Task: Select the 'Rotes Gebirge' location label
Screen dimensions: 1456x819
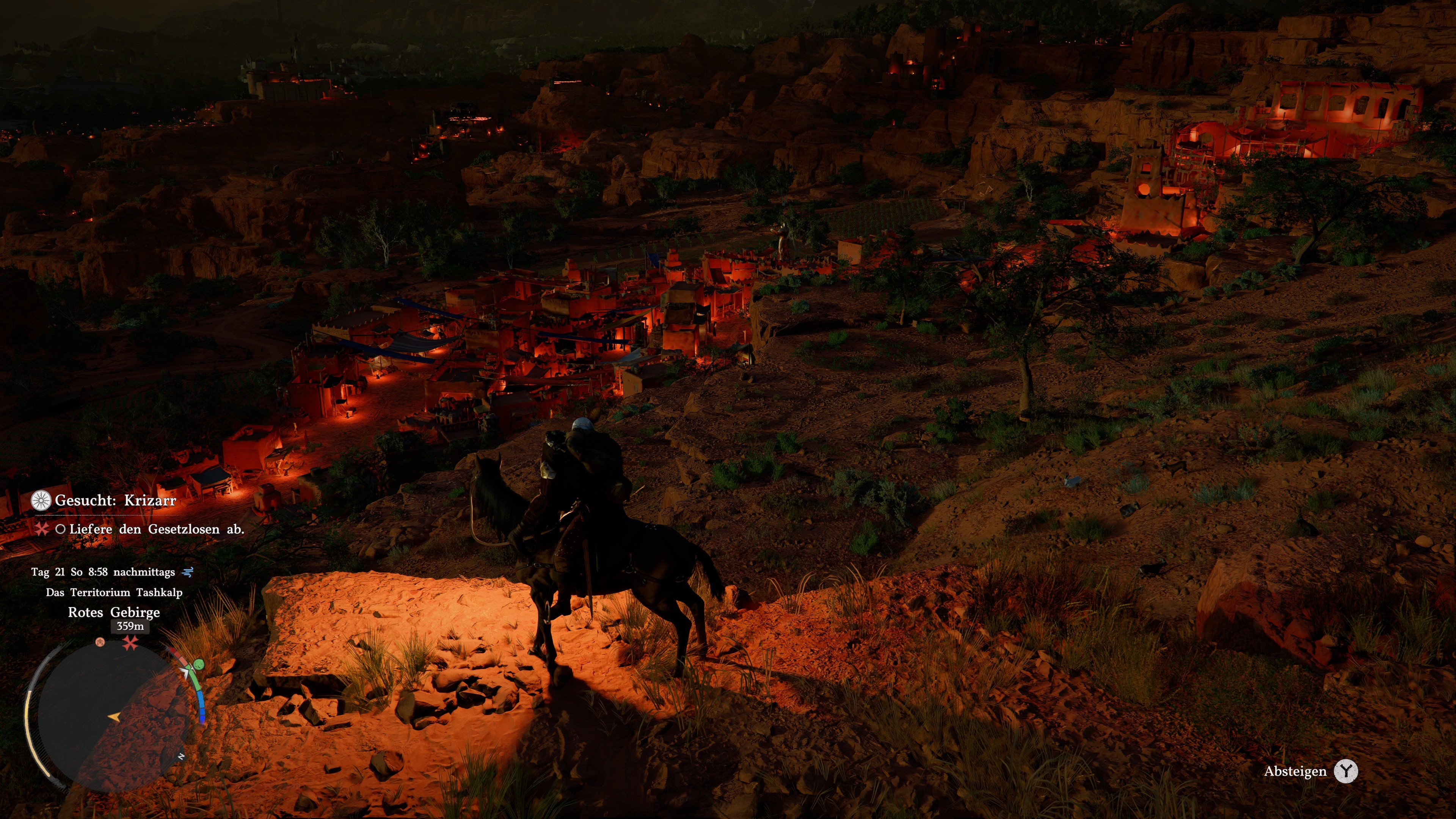Action: 114,613
